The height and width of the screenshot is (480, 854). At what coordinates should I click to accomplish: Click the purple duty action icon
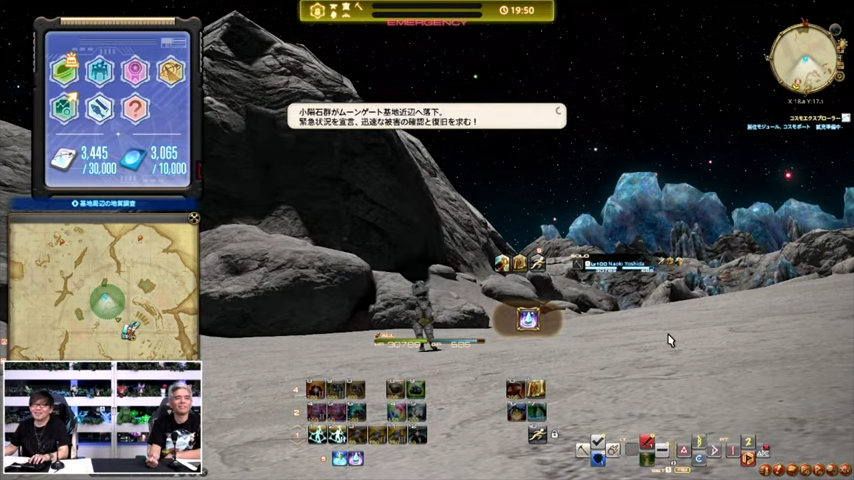(x=527, y=319)
